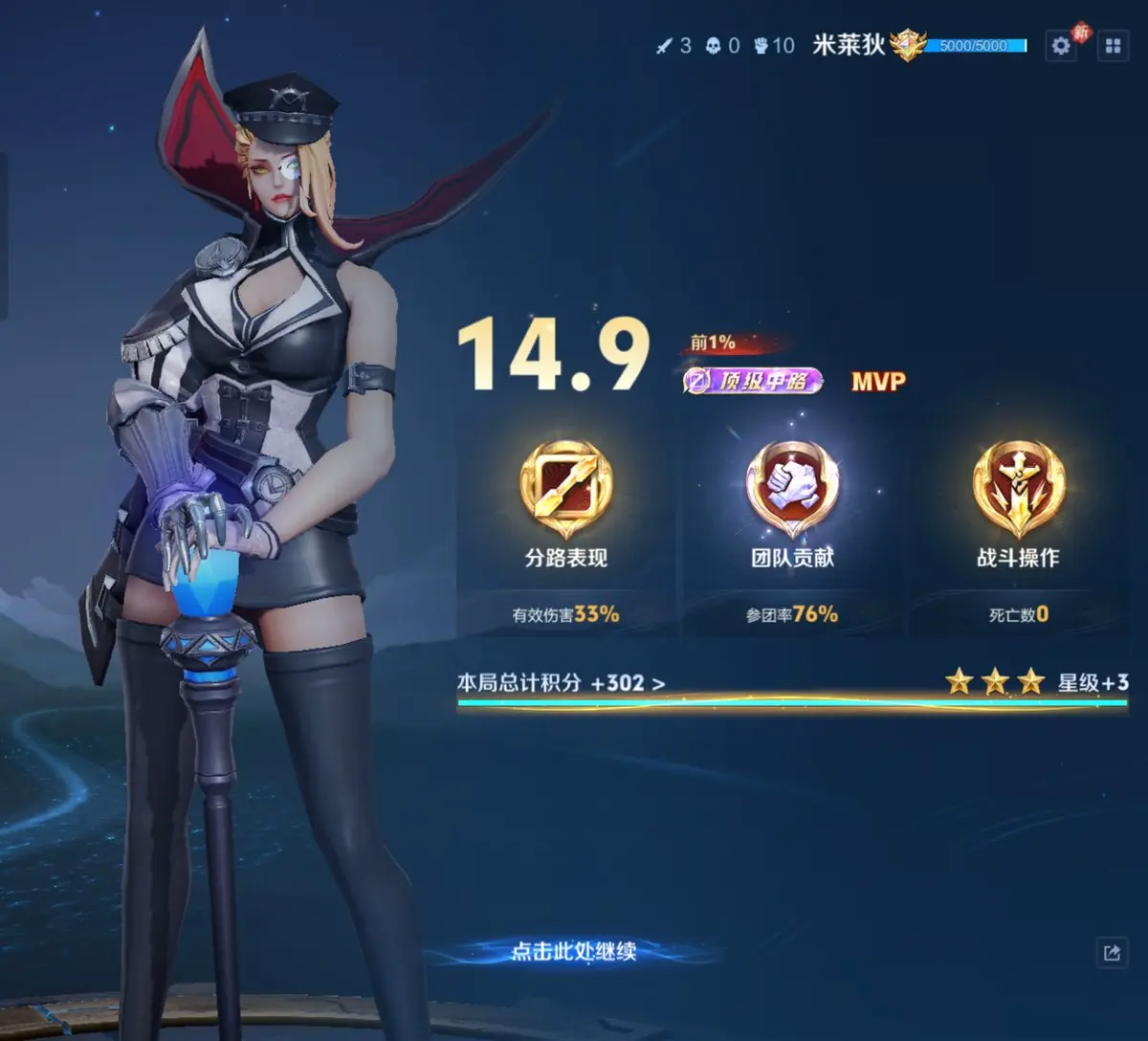Show the 本局总计积分 +302 details
Viewport: 1148px width, 1041px height.
(x=561, y=683)
